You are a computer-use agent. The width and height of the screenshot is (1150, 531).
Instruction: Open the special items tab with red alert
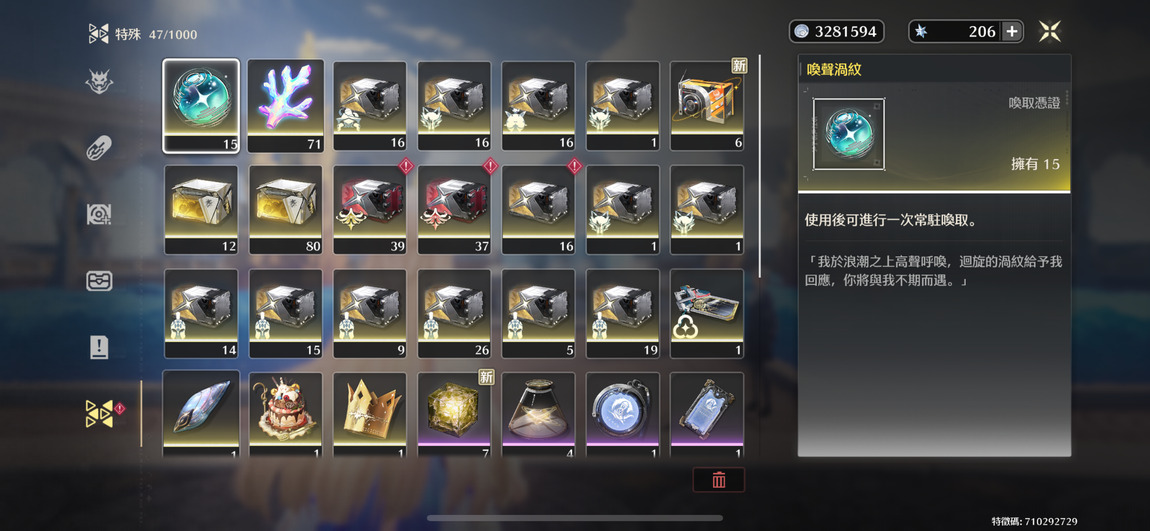point(99,414)
